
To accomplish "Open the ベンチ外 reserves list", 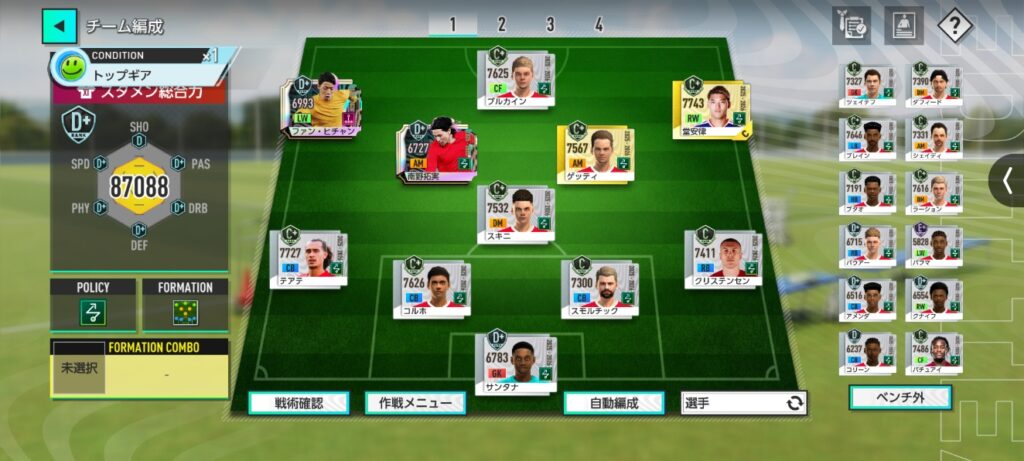I will pos(900,398).
